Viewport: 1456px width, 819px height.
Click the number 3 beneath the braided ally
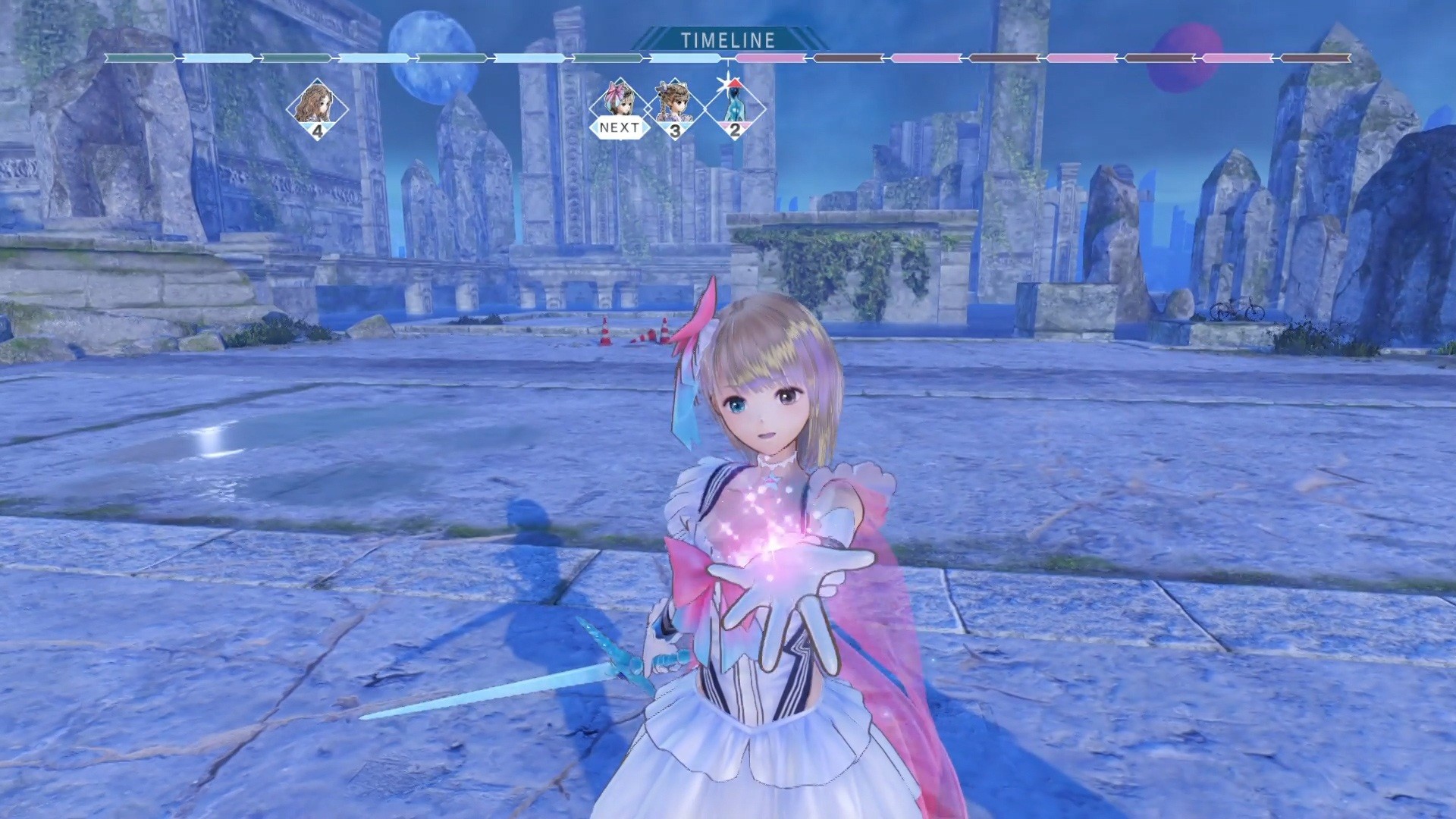(x=675, y=129)
